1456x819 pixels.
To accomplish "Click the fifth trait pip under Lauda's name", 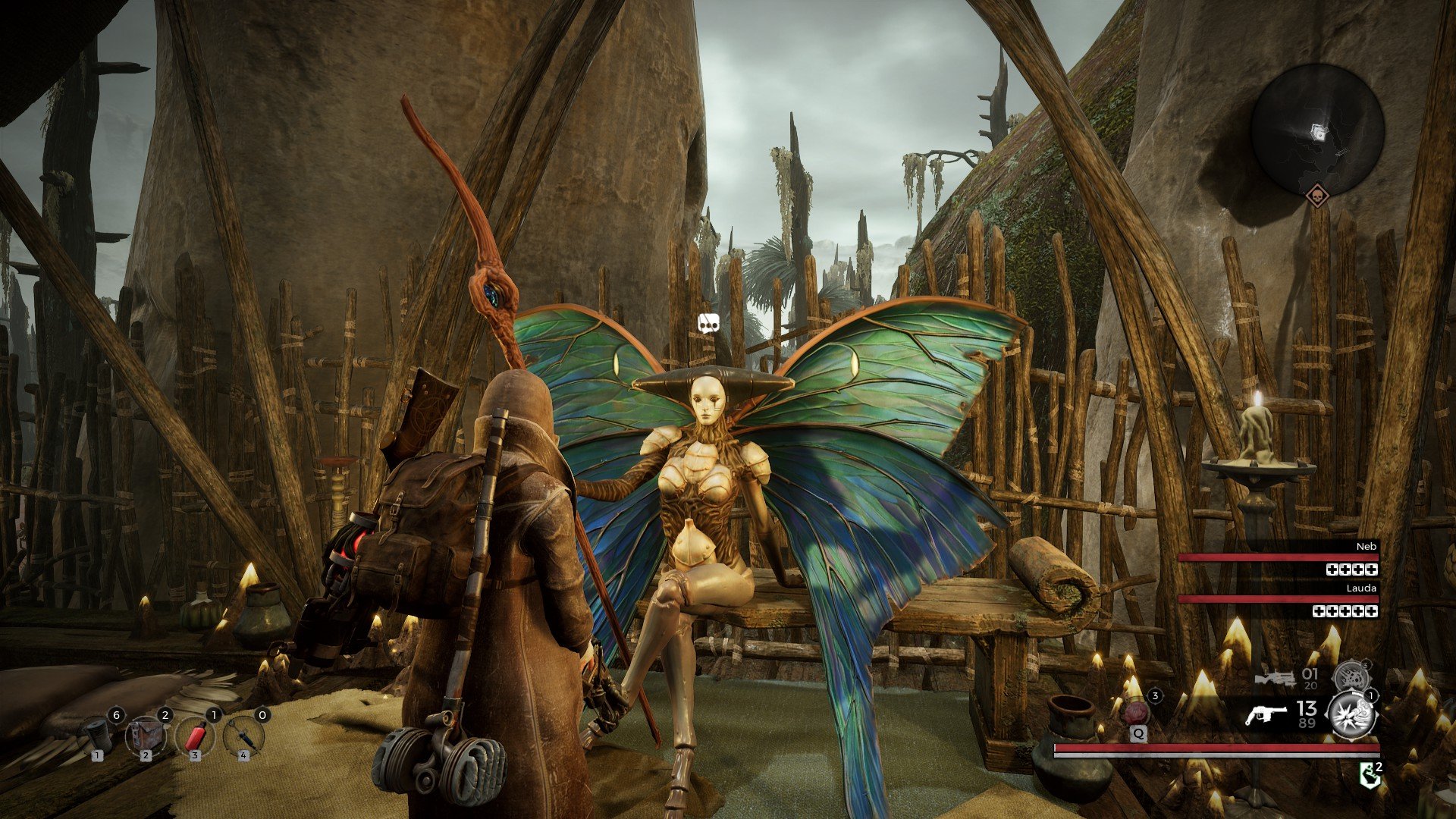I will 1371,612.
